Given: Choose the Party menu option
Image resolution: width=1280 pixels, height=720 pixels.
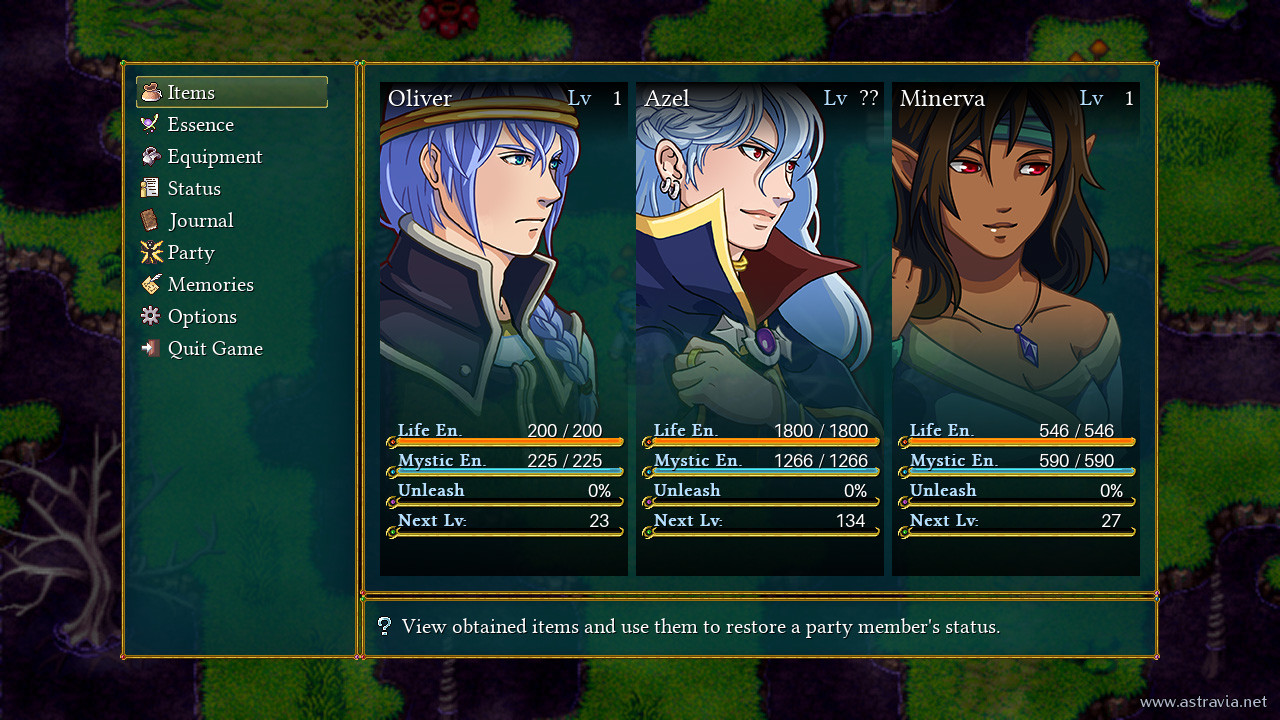Looking at the screenshot, I should (x=190, y=253).
